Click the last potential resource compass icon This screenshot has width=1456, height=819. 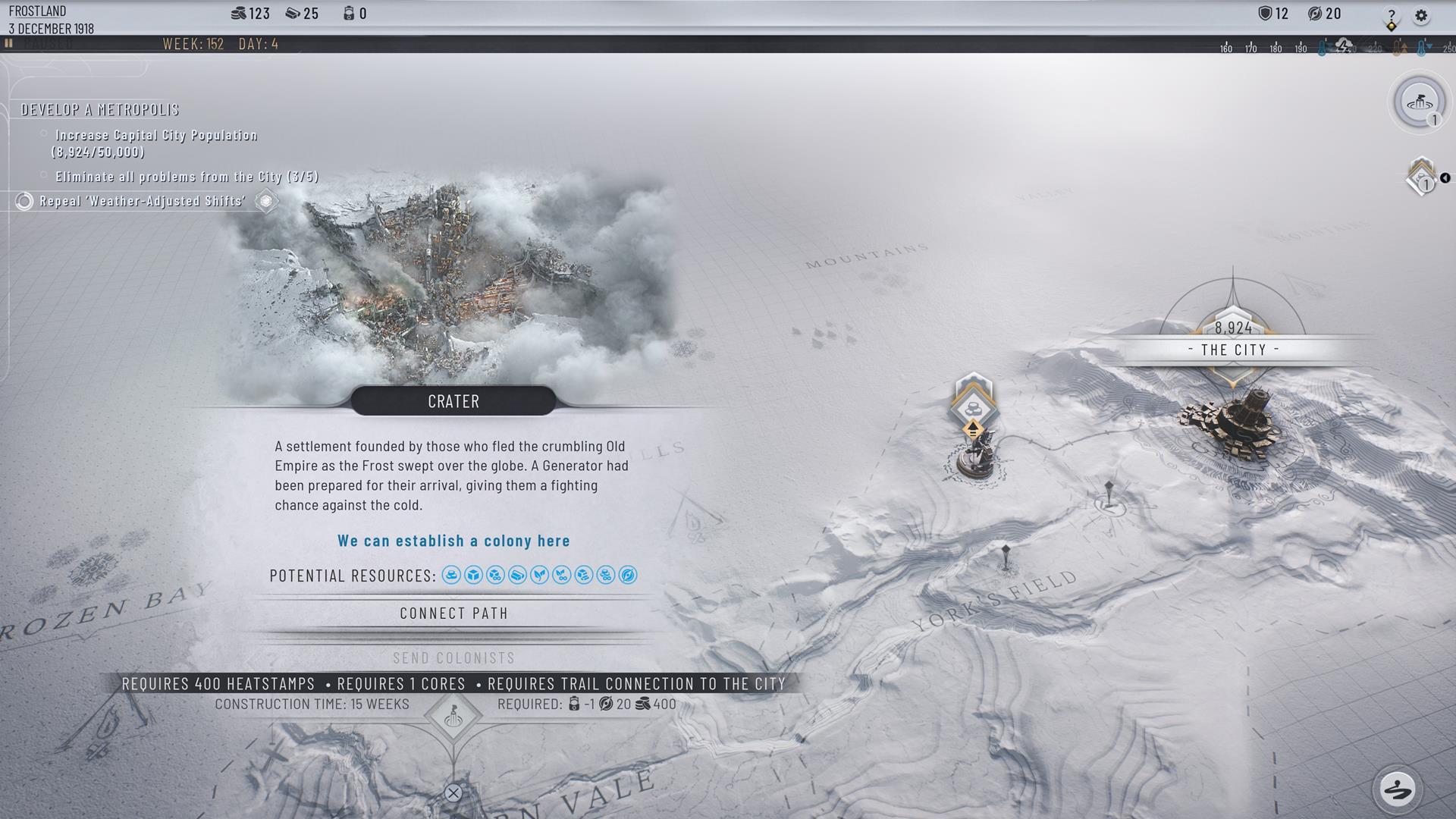628,576
